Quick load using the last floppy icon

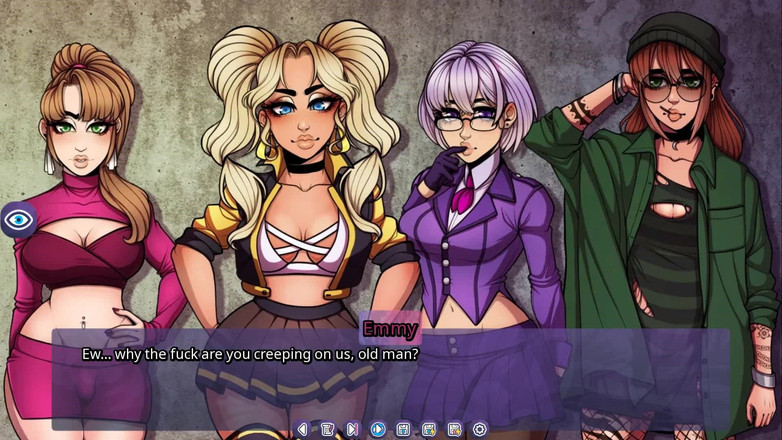[454, 429]
